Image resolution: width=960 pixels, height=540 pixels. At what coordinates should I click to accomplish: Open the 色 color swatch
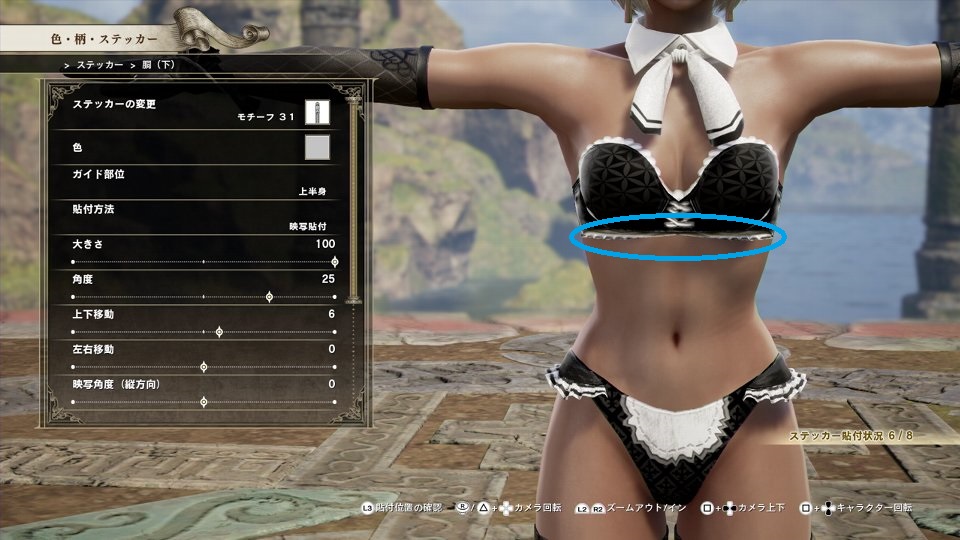tap(317, 148)
